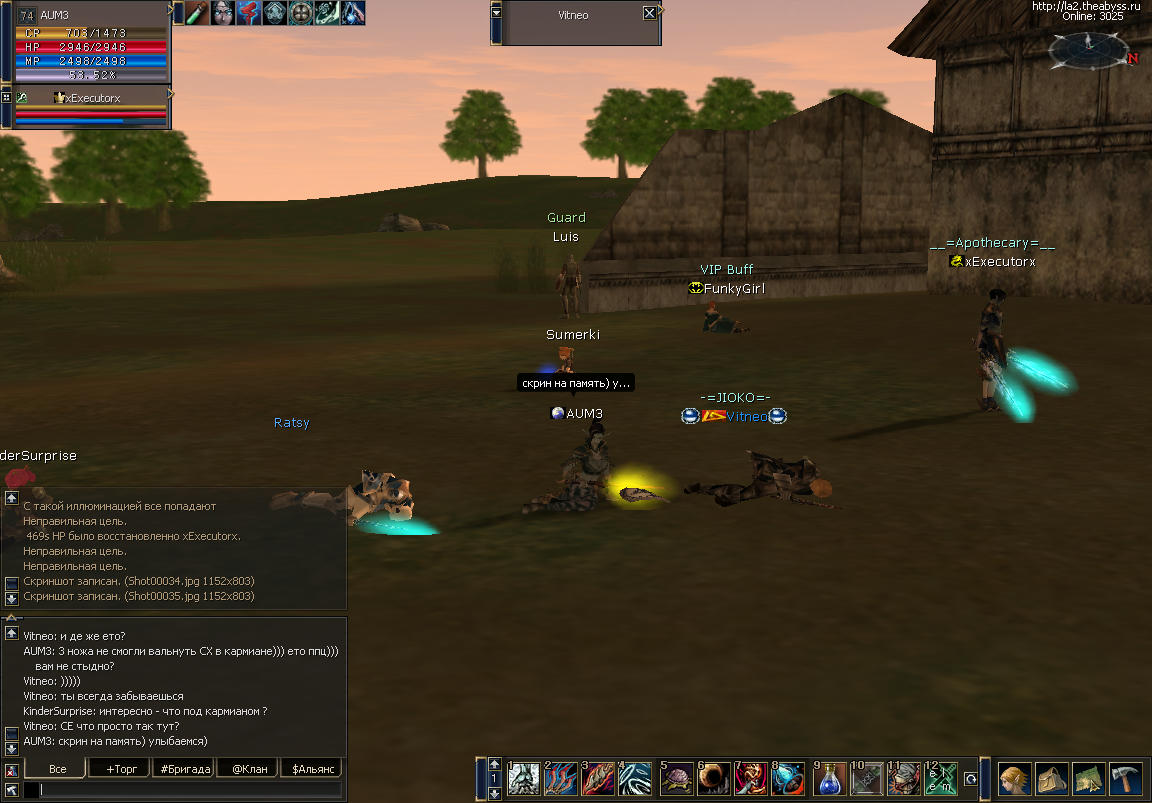
Task: Activate the slot 1 skill on hotbar
Action: click(x=523, y=778)
